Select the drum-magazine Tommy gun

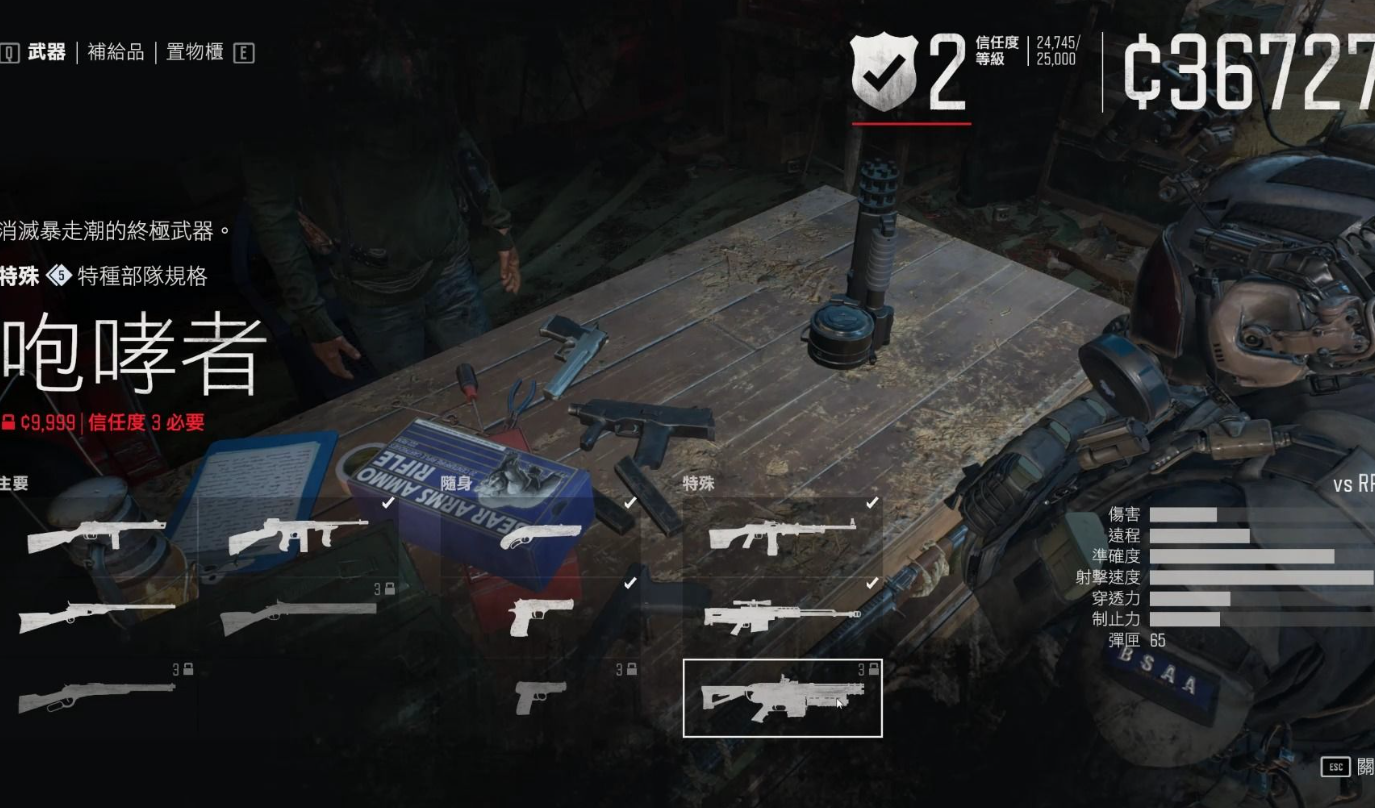pos(293,537)
